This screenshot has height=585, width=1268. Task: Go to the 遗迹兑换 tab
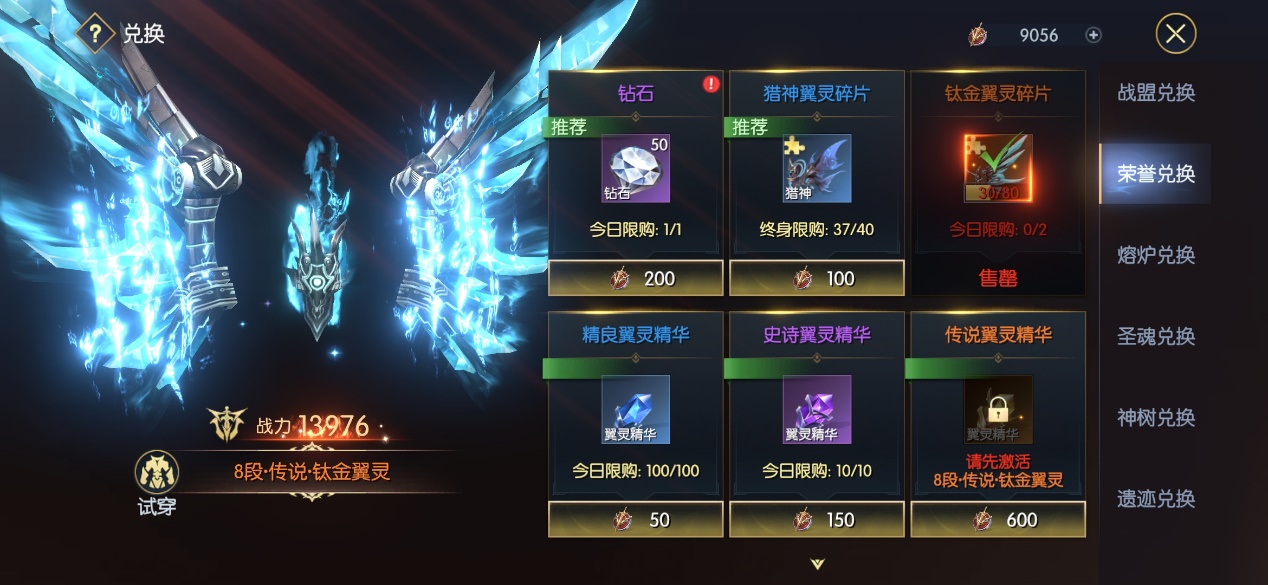[x=1156, y=498]
